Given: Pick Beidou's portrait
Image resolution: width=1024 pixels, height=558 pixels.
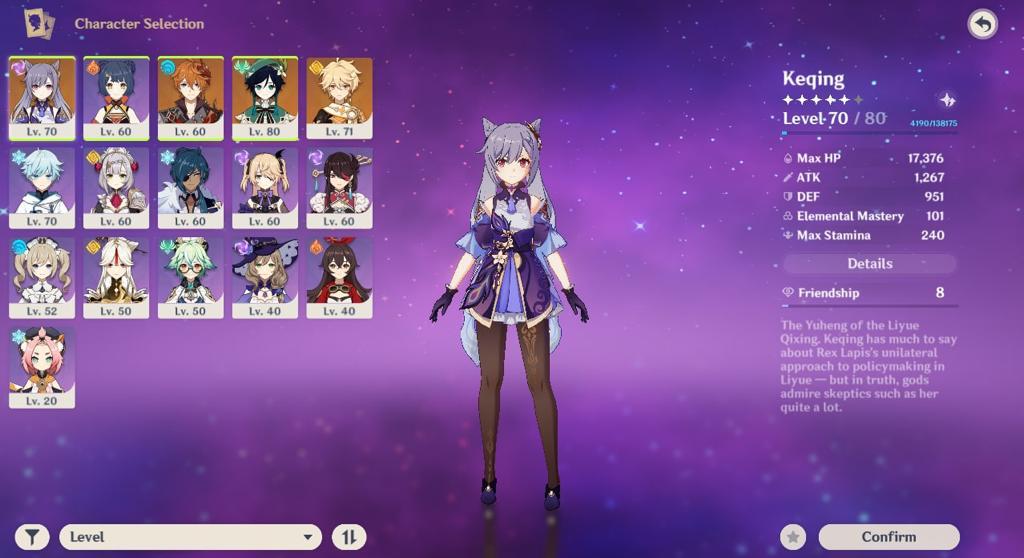Looking at the screenshot, I should tap(339, 187).
